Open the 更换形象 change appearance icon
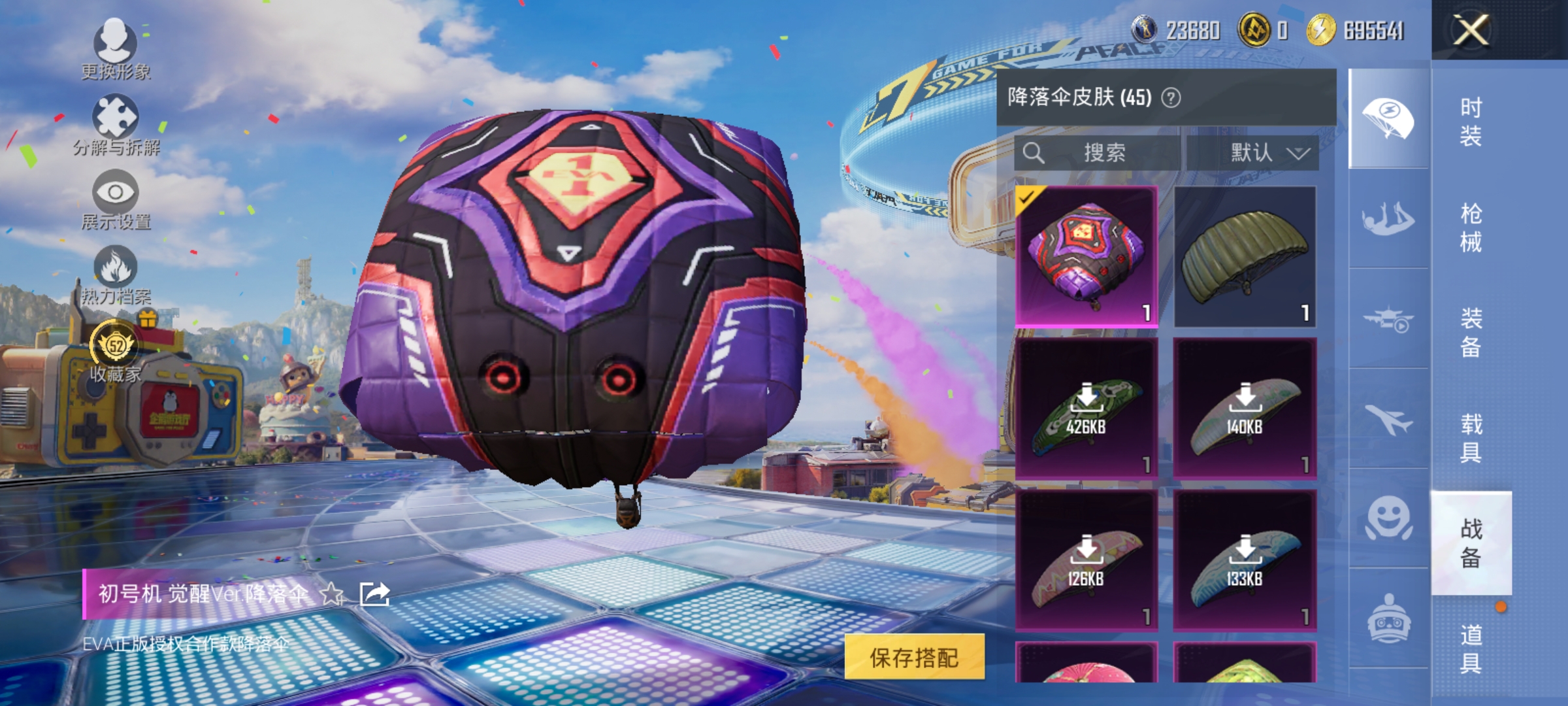Screen dimensions: 1568x706 click(x=116, y=41)
